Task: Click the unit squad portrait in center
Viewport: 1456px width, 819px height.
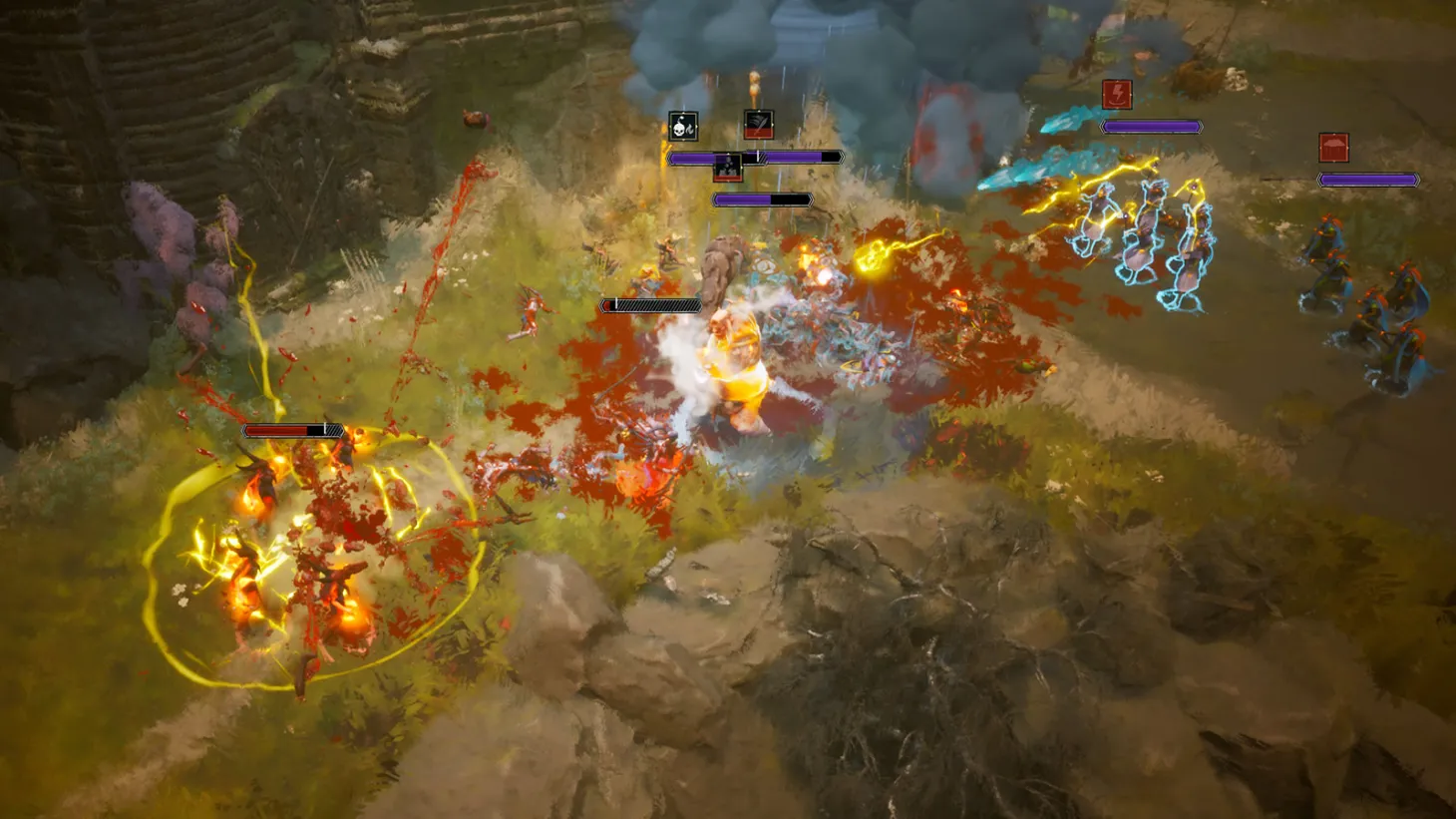Action: pyautogui.click(x=728, y=168)
